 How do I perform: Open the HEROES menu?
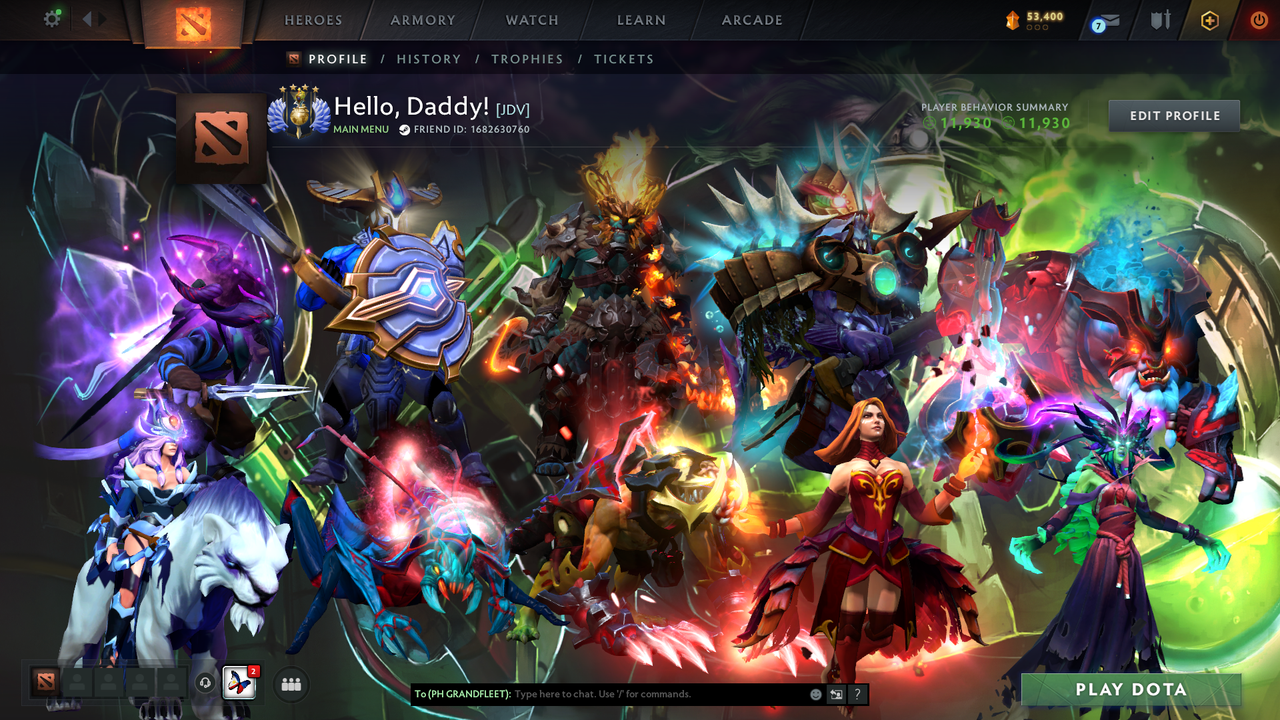click(x=313, y=20)
